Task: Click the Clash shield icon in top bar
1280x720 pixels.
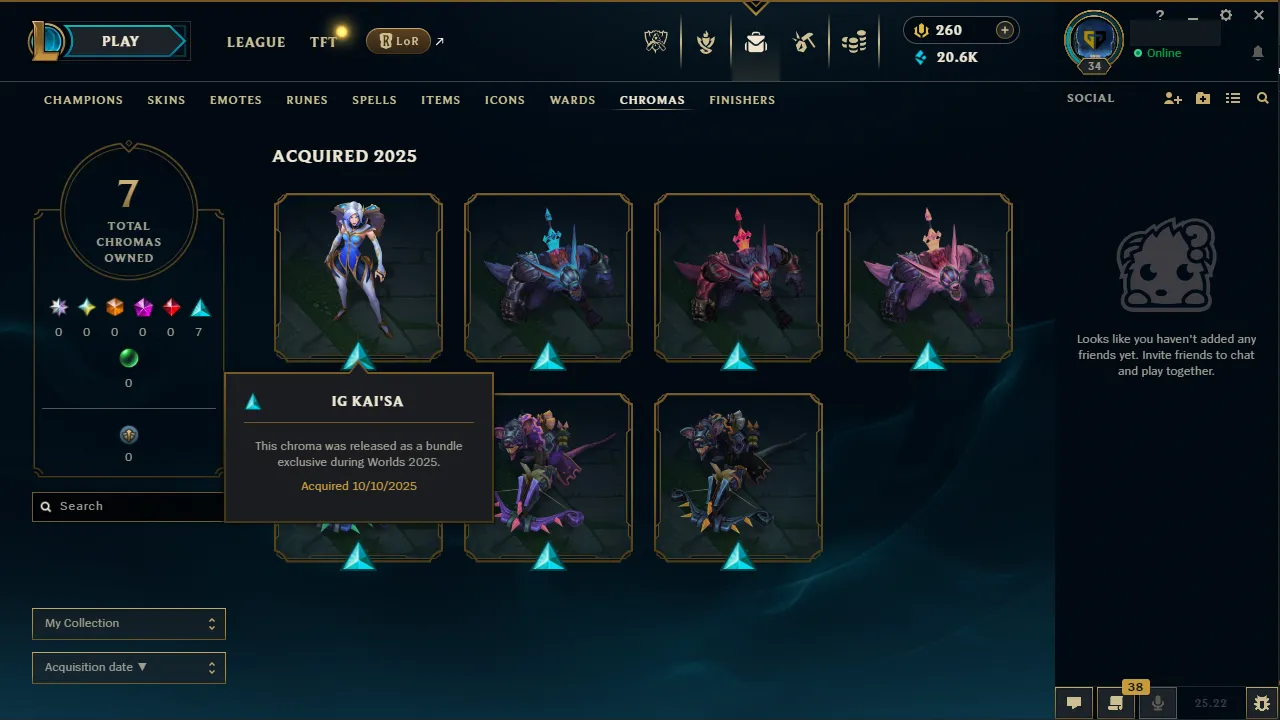Action: tap(706, 42)
